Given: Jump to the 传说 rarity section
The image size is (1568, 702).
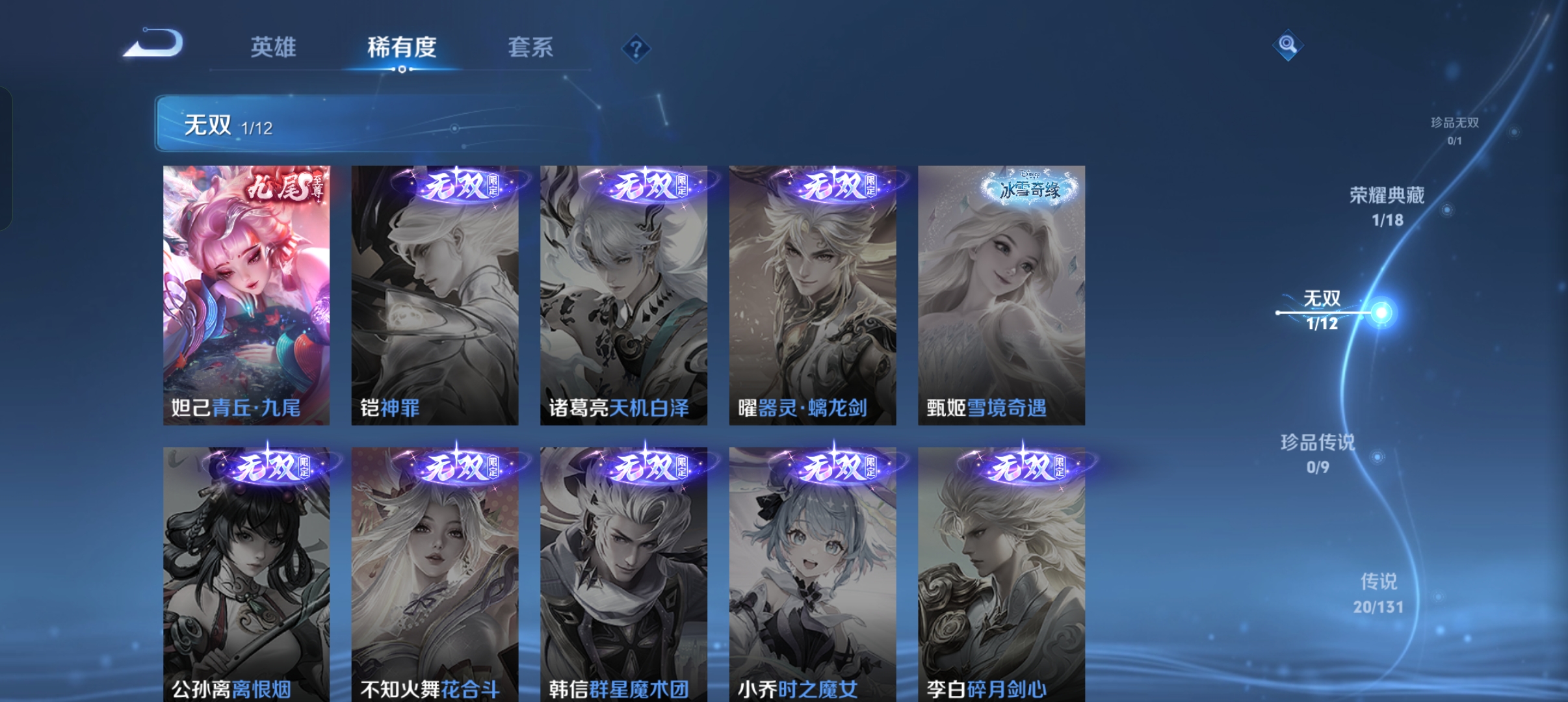Looking at the screenshot, I should (x=1378, y=593).
